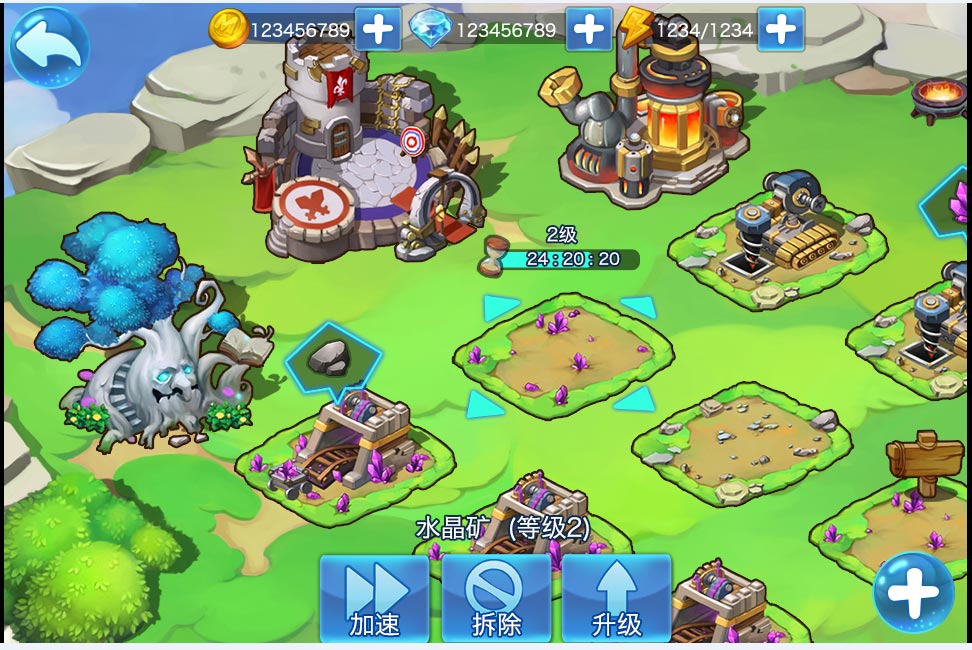The image size is (972, 650).
Task: Select the 升级 upgrade button
Action: [x=616, y=599]
